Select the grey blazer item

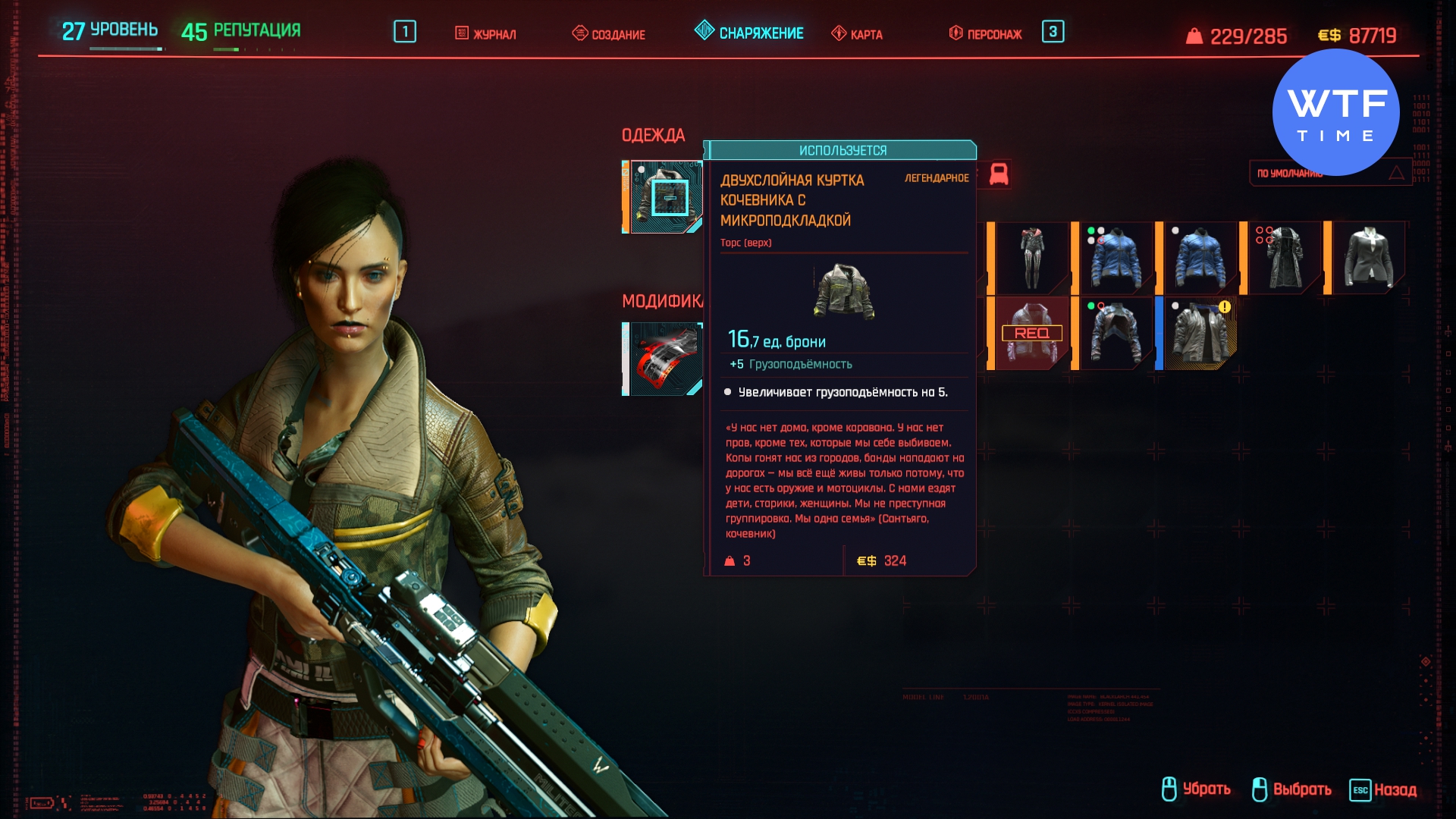(1368, 259)
